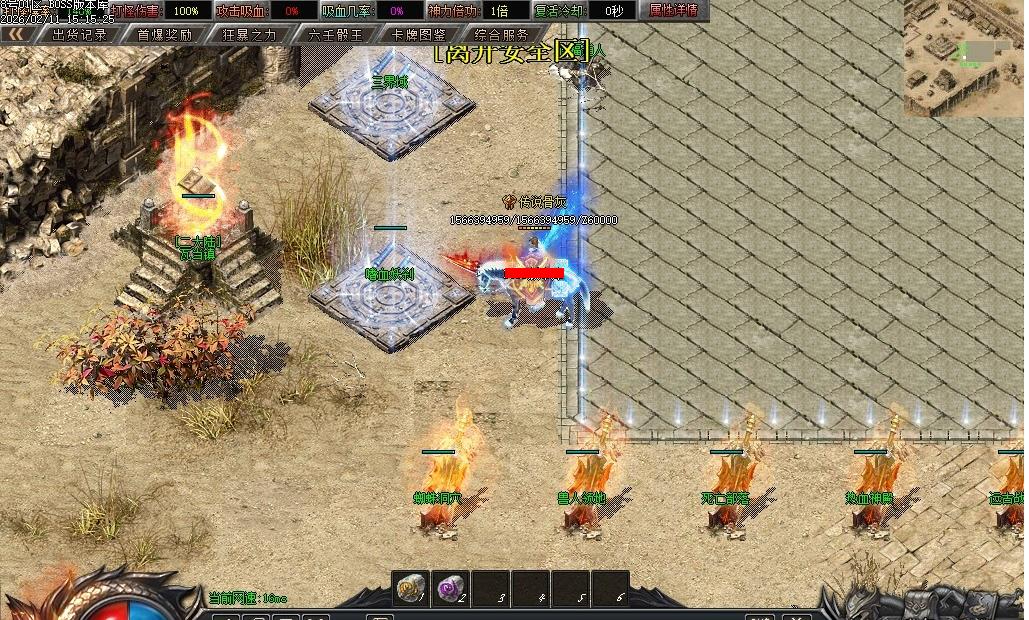Image resolution: width=1029 pixels, height=620 pixels.
Task: Use the purple scroll in hotbar slot 2
Action: [450, 587]
